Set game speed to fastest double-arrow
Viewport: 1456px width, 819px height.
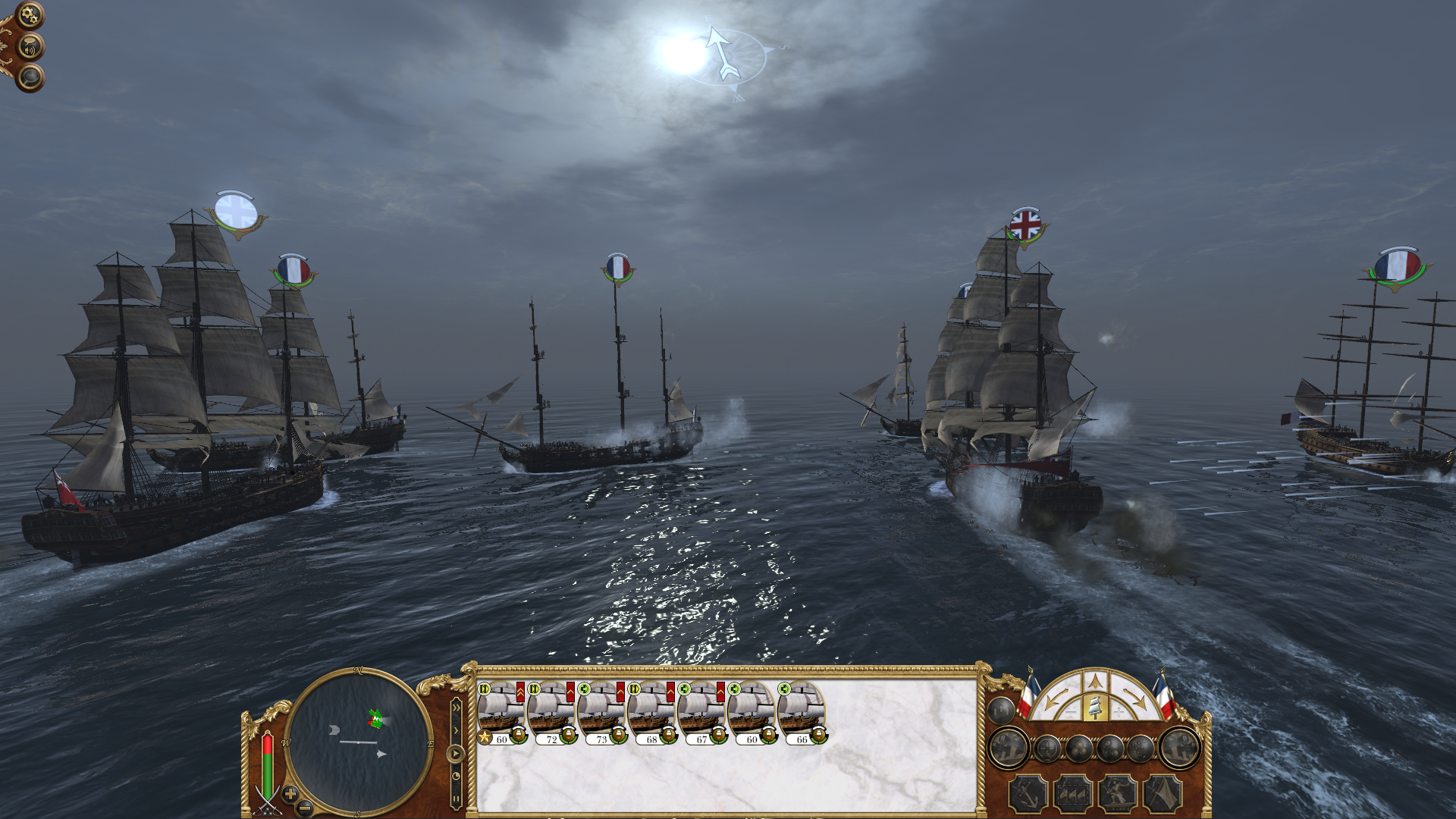coord(456,708)
